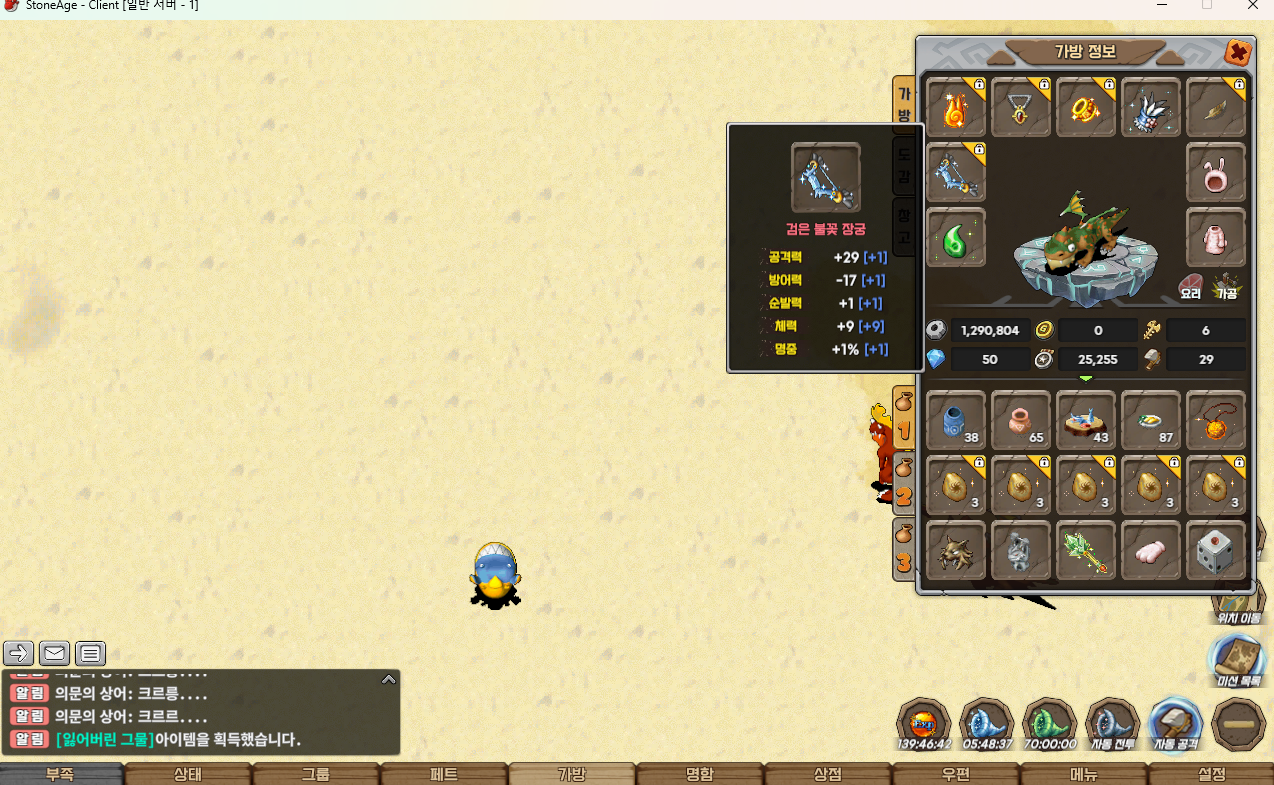The height and width of the screenshot is (785, 1274).
Task: Open the mail envelope button above chat
Action: pos(54,654)
